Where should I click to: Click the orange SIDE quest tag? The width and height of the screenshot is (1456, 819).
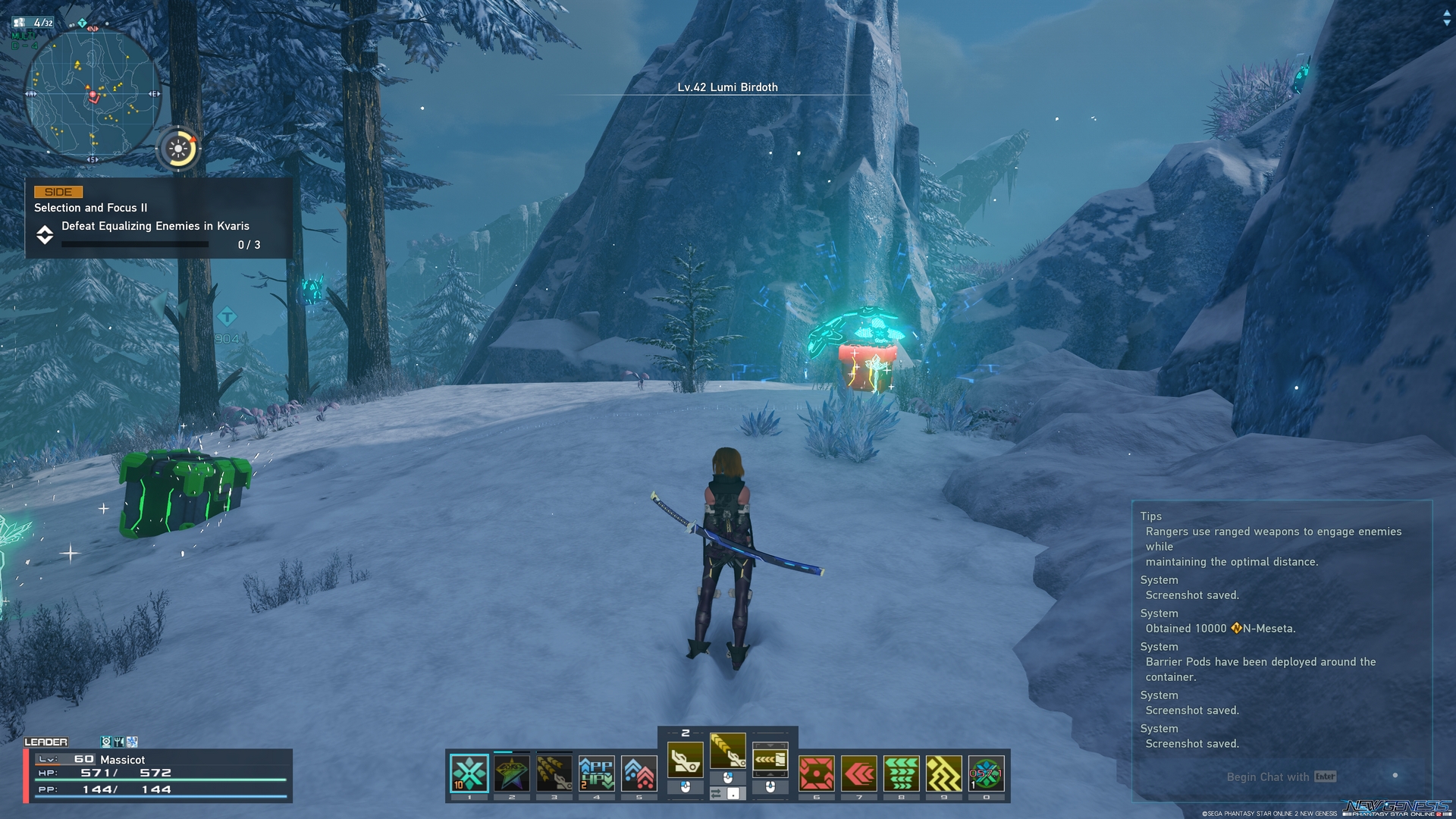(x=58, y=192)
